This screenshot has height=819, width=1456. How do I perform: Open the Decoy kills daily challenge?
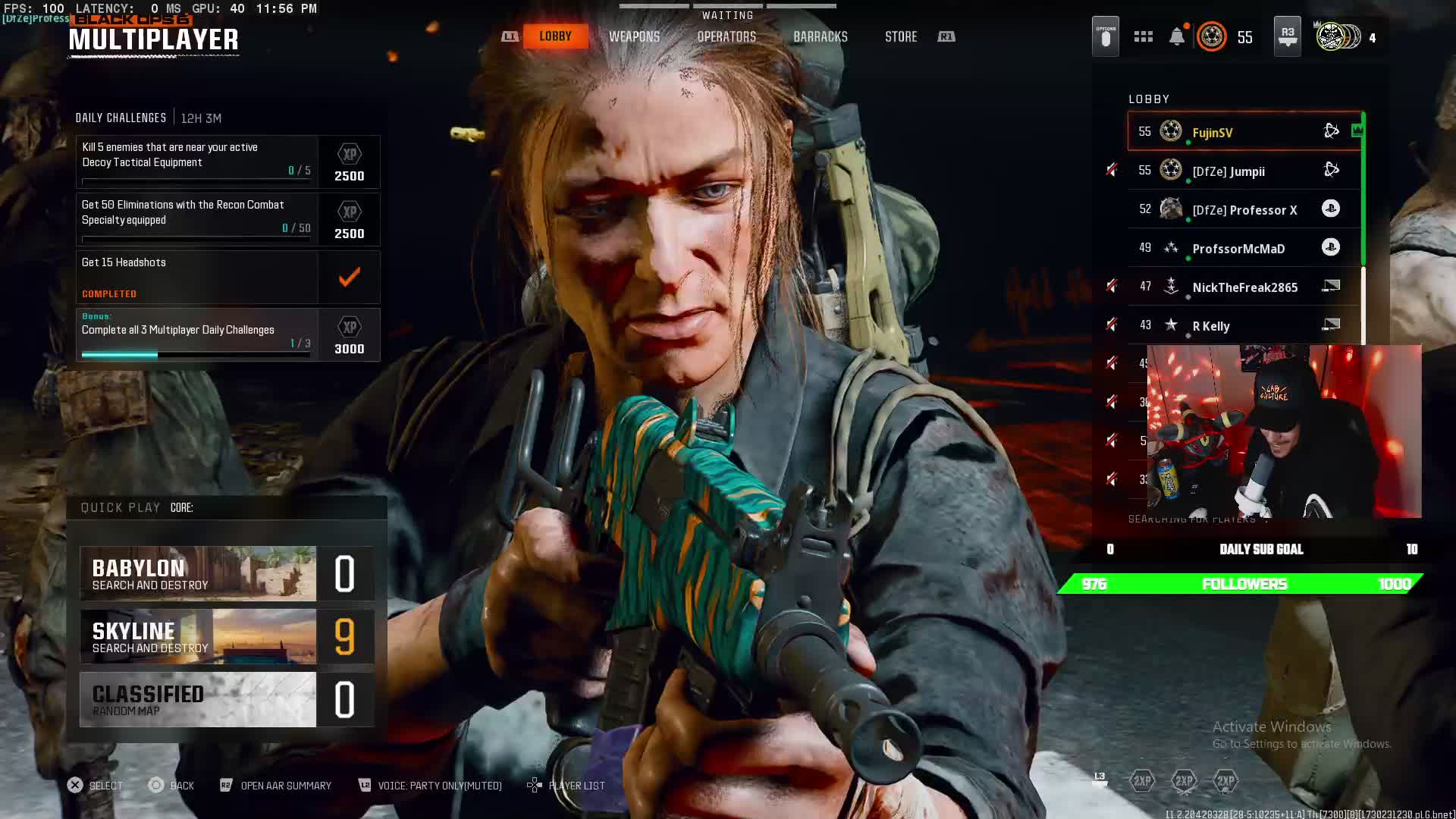tap(227, 162)
